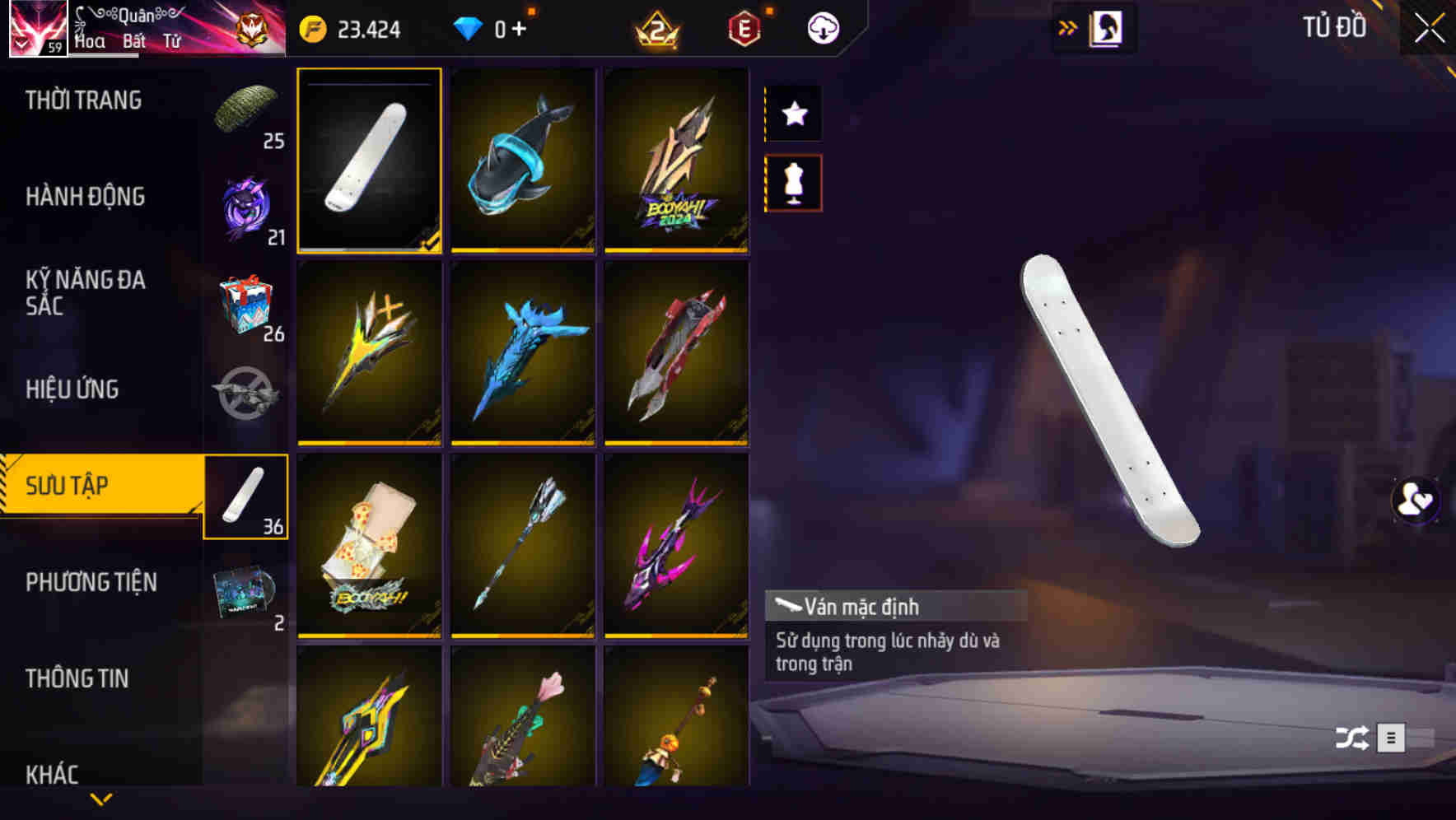Select the shark surfboard thumbnail
The height and width of the screenshot is (820, 1456).
click(523, 160)
